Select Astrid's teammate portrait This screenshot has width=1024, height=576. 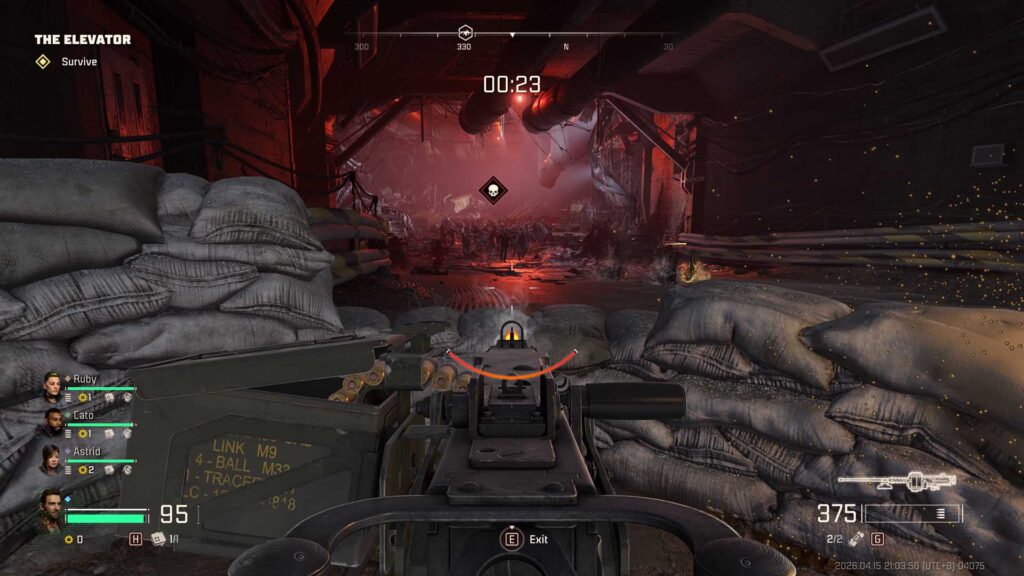(52, 457)
